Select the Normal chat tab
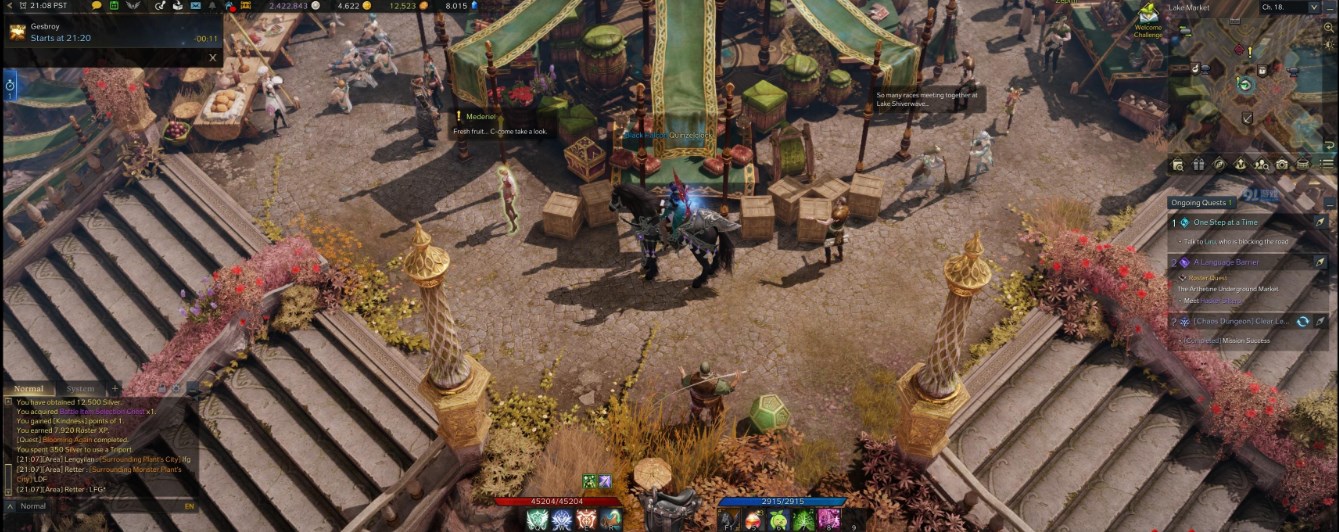The image size is (1339, 532). click(29, 388)
